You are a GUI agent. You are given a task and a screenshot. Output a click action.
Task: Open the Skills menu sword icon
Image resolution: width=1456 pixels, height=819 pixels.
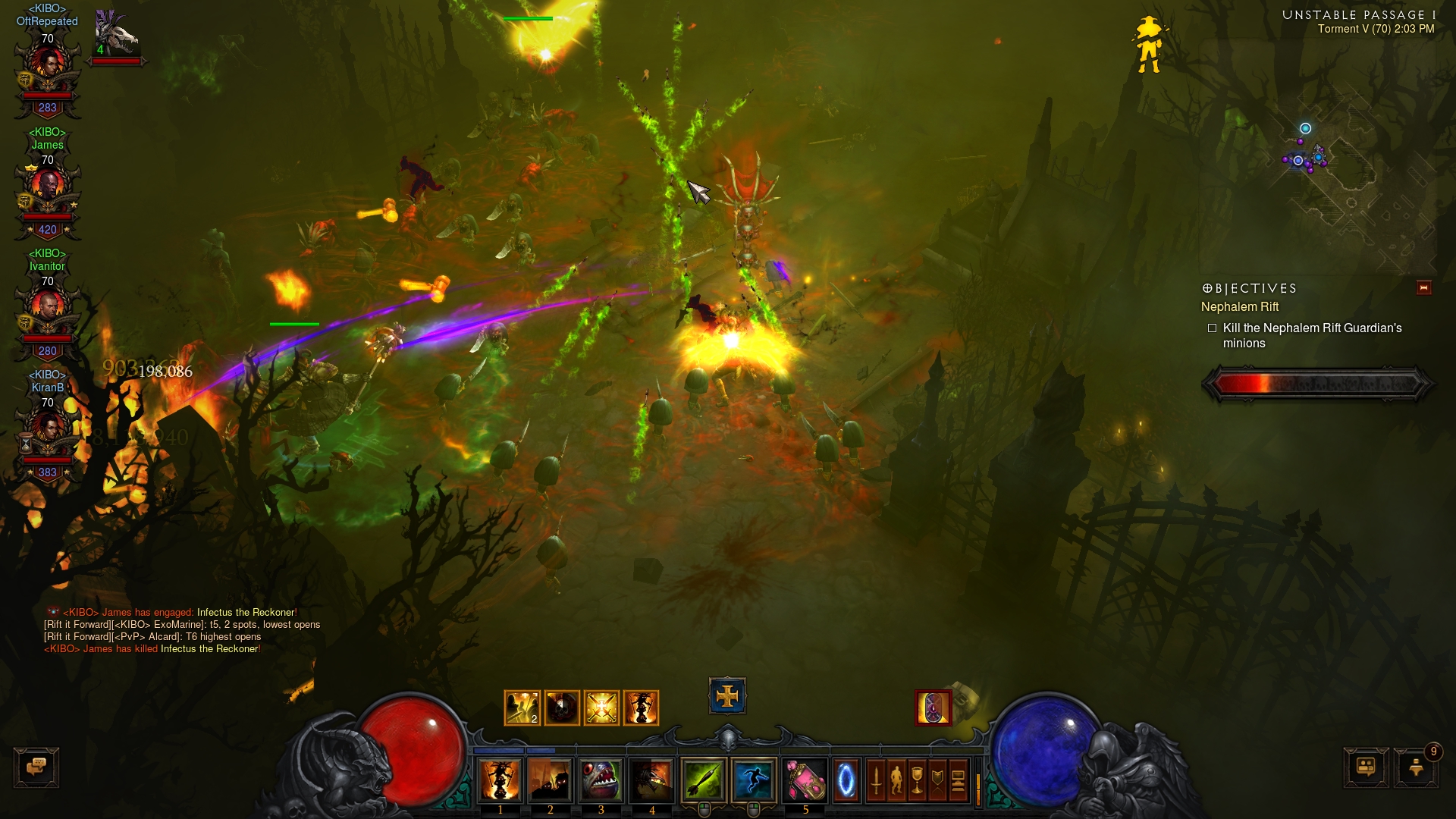click(876, 780)
